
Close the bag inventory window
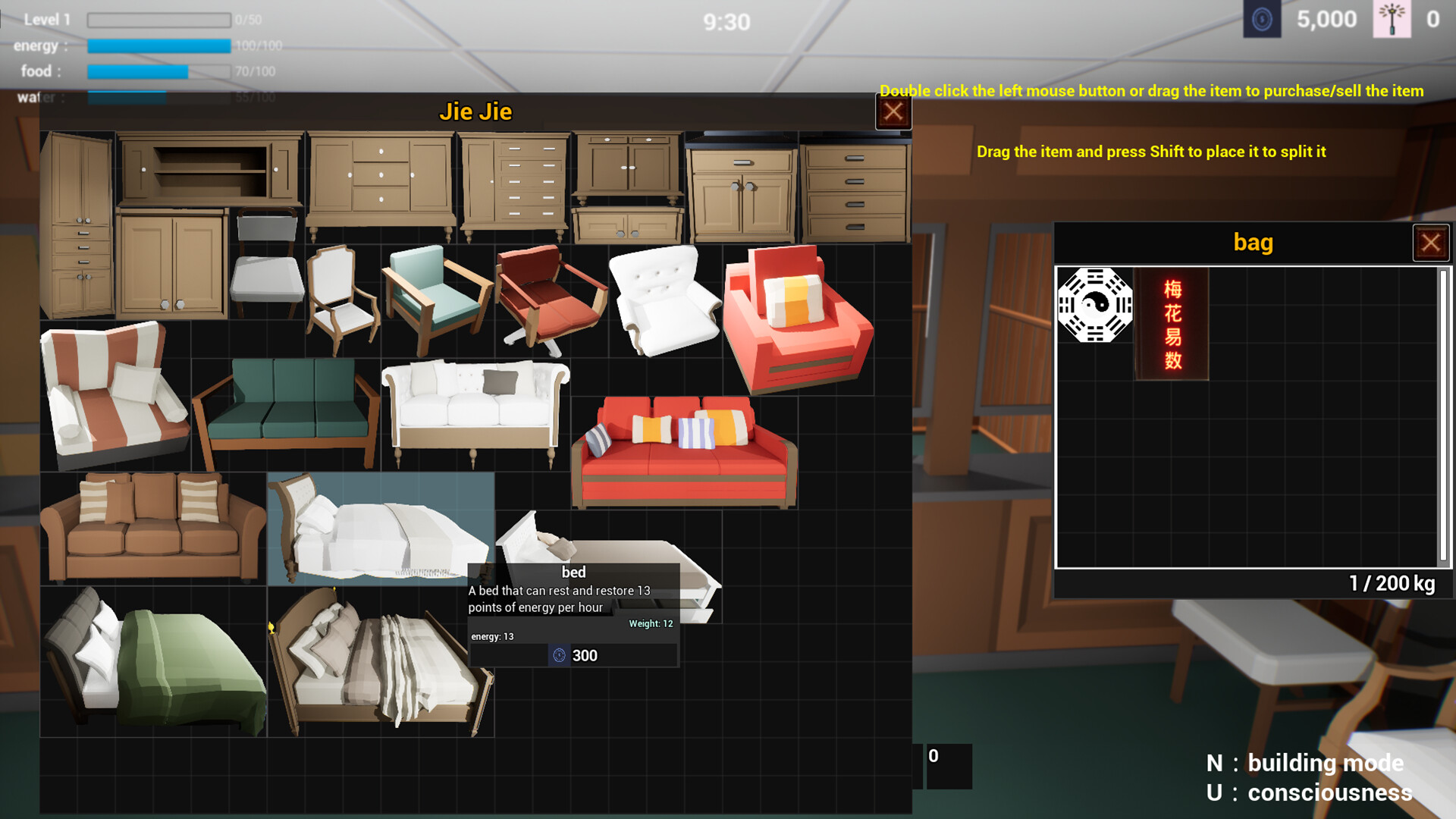(1431, 242)
